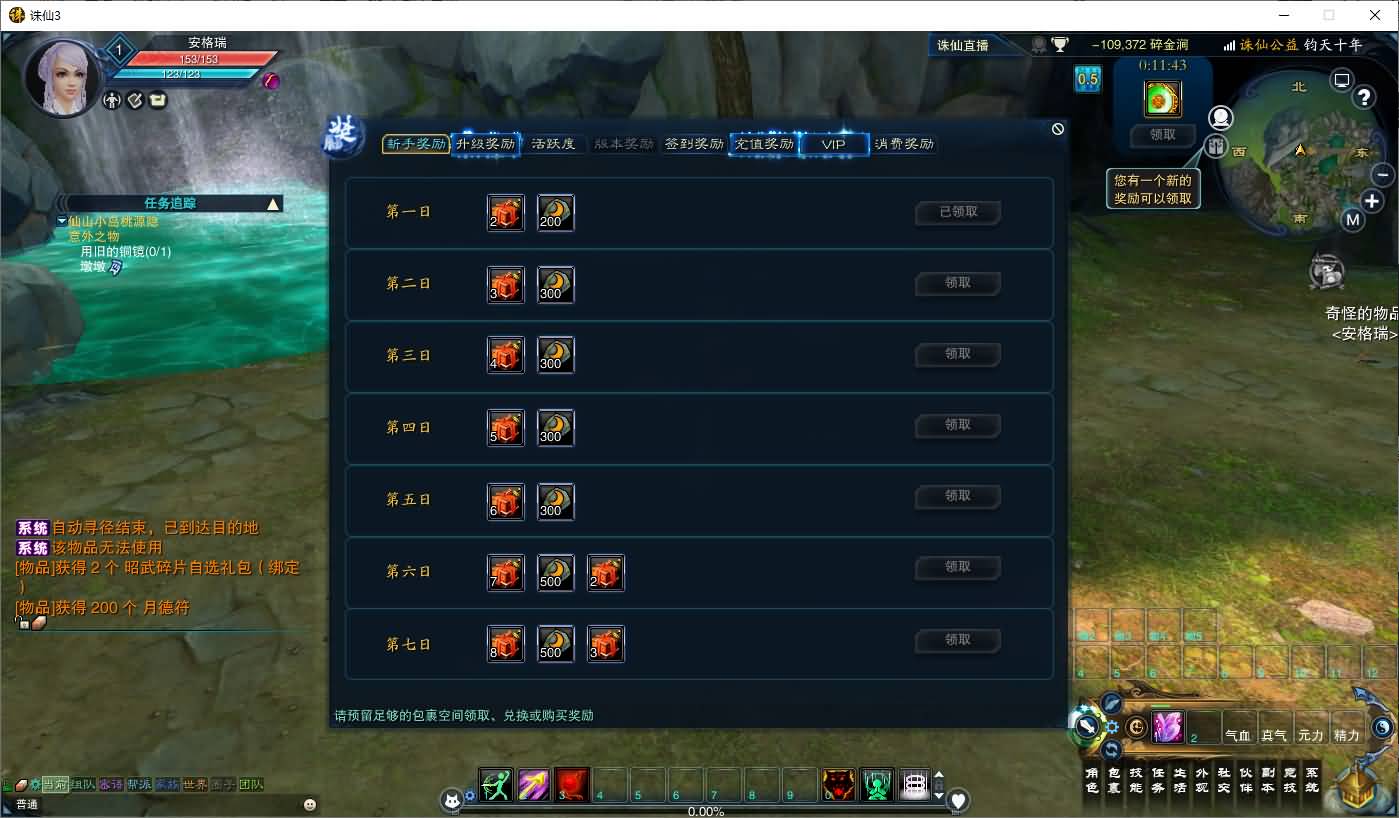Switch to the 充值奖励 tab

click(764, 144)
